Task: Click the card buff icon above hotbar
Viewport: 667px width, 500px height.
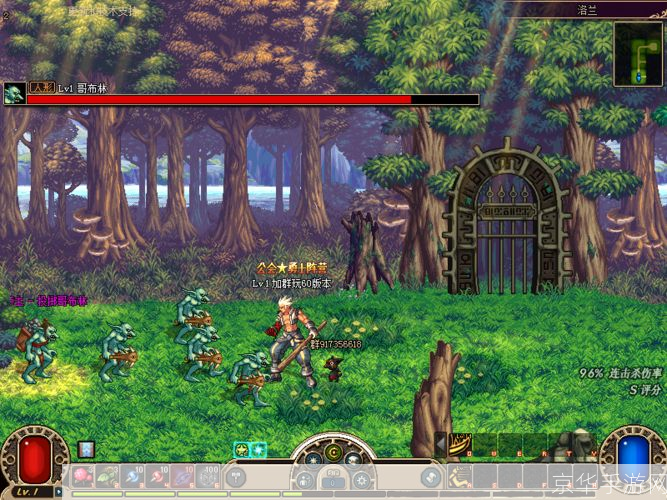Action: click(86, 449)
